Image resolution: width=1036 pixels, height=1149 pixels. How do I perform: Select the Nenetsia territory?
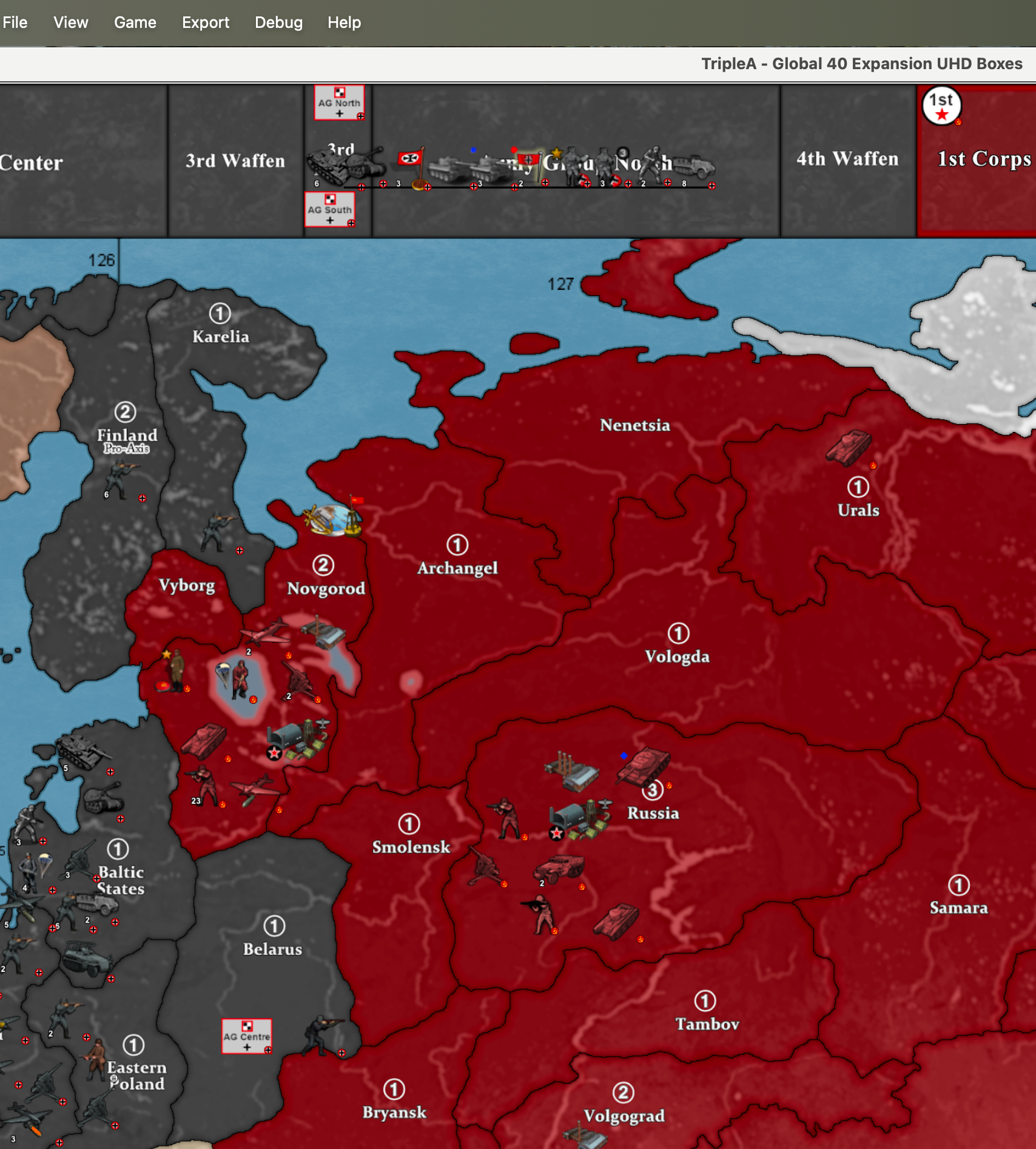click(634, 425)
